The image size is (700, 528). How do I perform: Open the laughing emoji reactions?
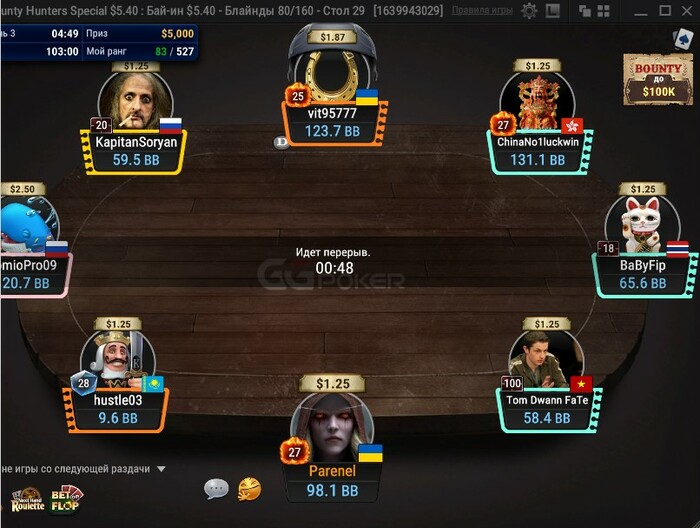248,489
